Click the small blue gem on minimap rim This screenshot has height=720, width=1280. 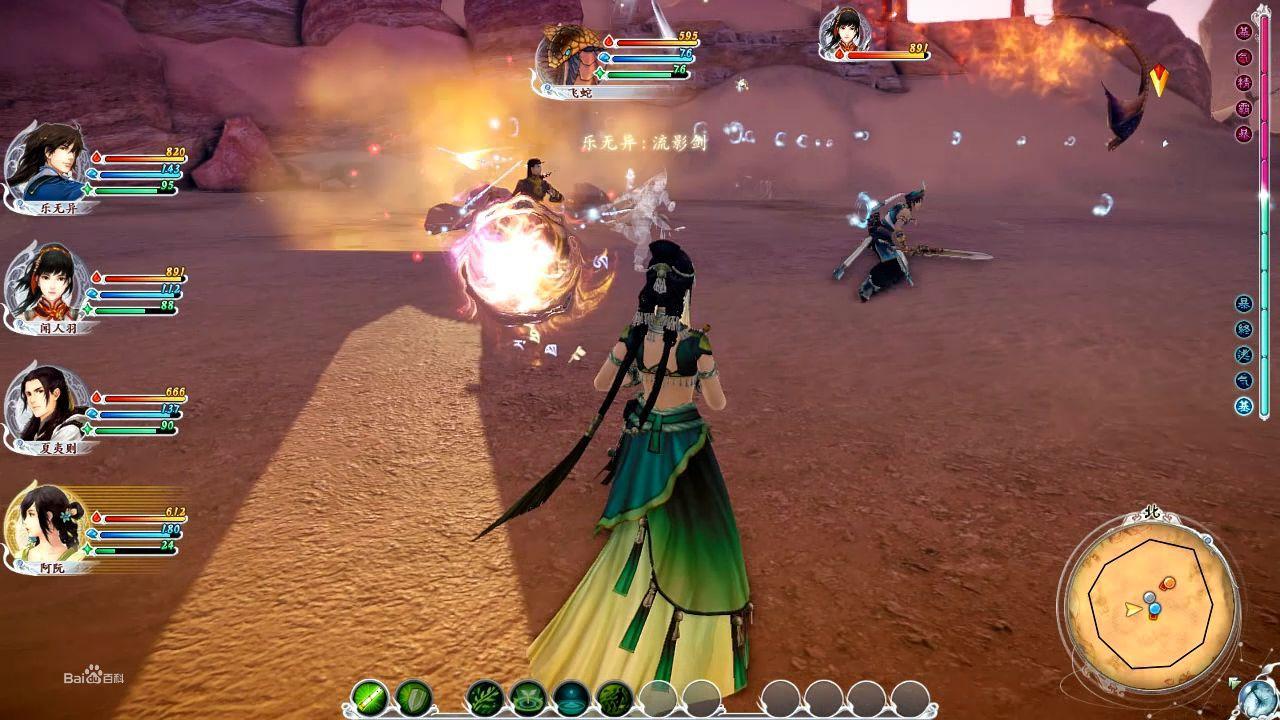point(1207,540)
